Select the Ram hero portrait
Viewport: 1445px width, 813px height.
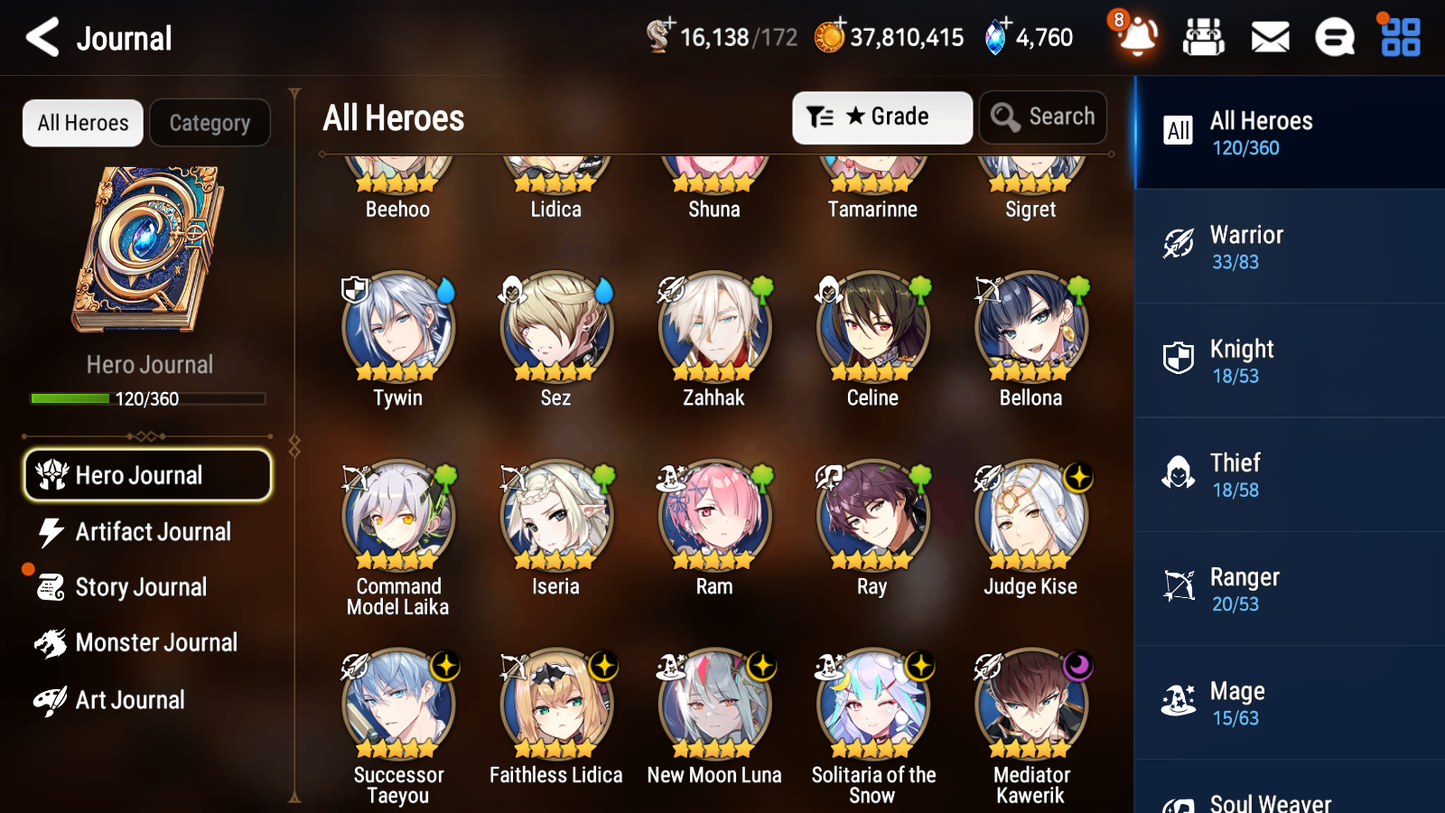point(713,516)
